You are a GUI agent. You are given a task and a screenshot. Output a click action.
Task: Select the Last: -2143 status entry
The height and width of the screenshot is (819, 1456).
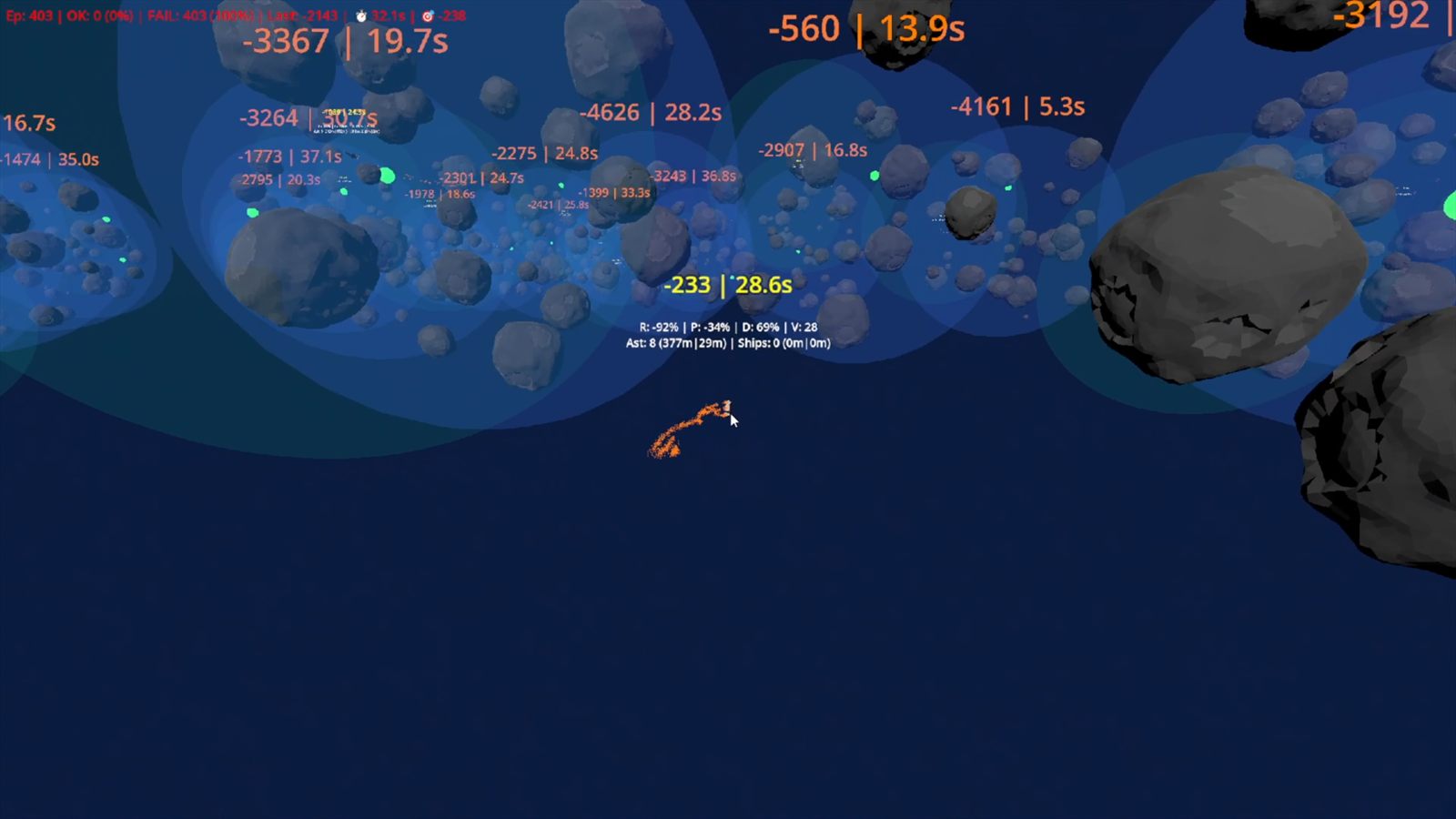[x=300, y=15]
